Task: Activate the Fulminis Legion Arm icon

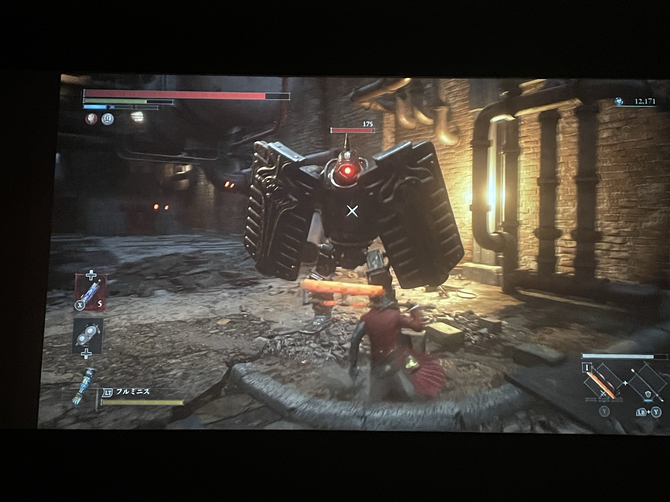Action: coord(84,385)
